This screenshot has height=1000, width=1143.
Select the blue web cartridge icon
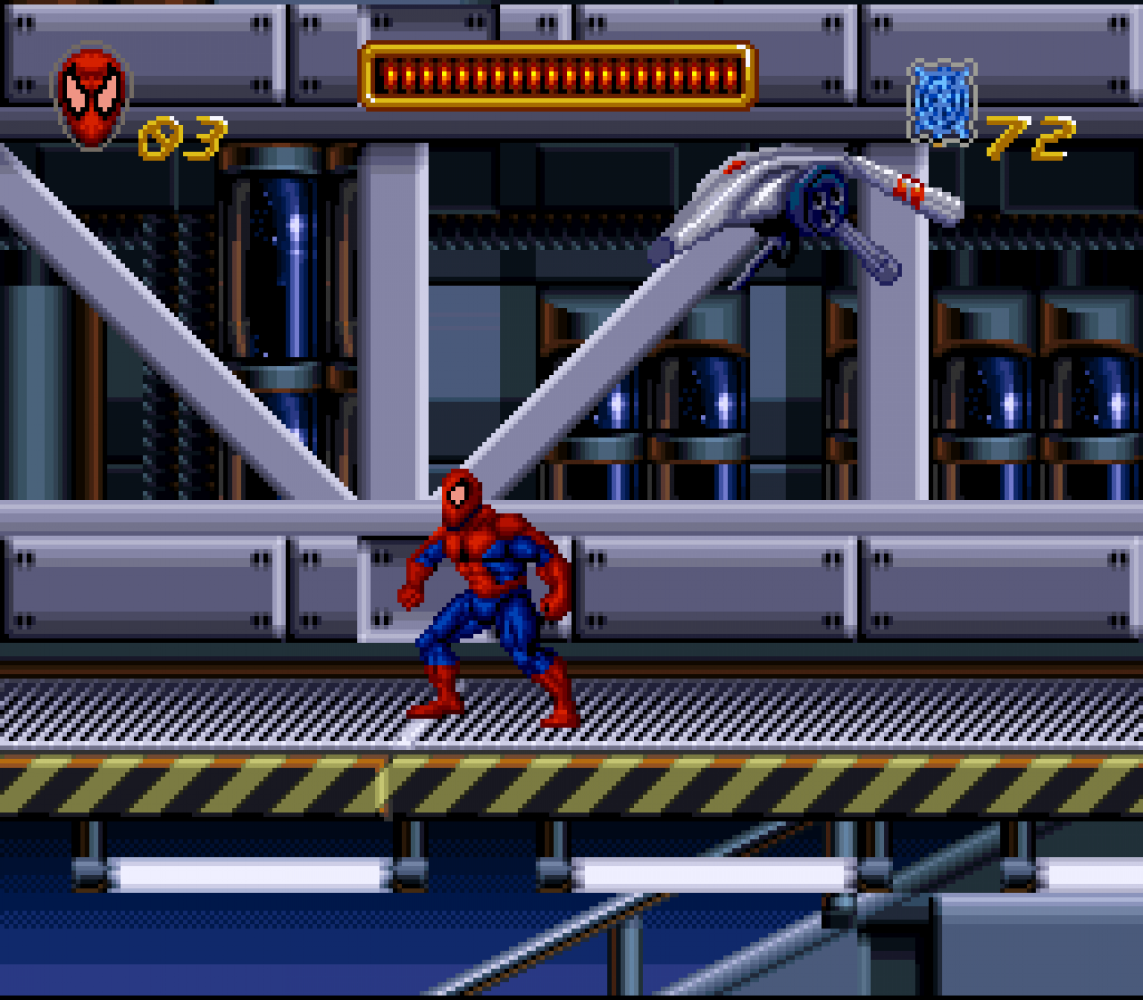point(941,102)
